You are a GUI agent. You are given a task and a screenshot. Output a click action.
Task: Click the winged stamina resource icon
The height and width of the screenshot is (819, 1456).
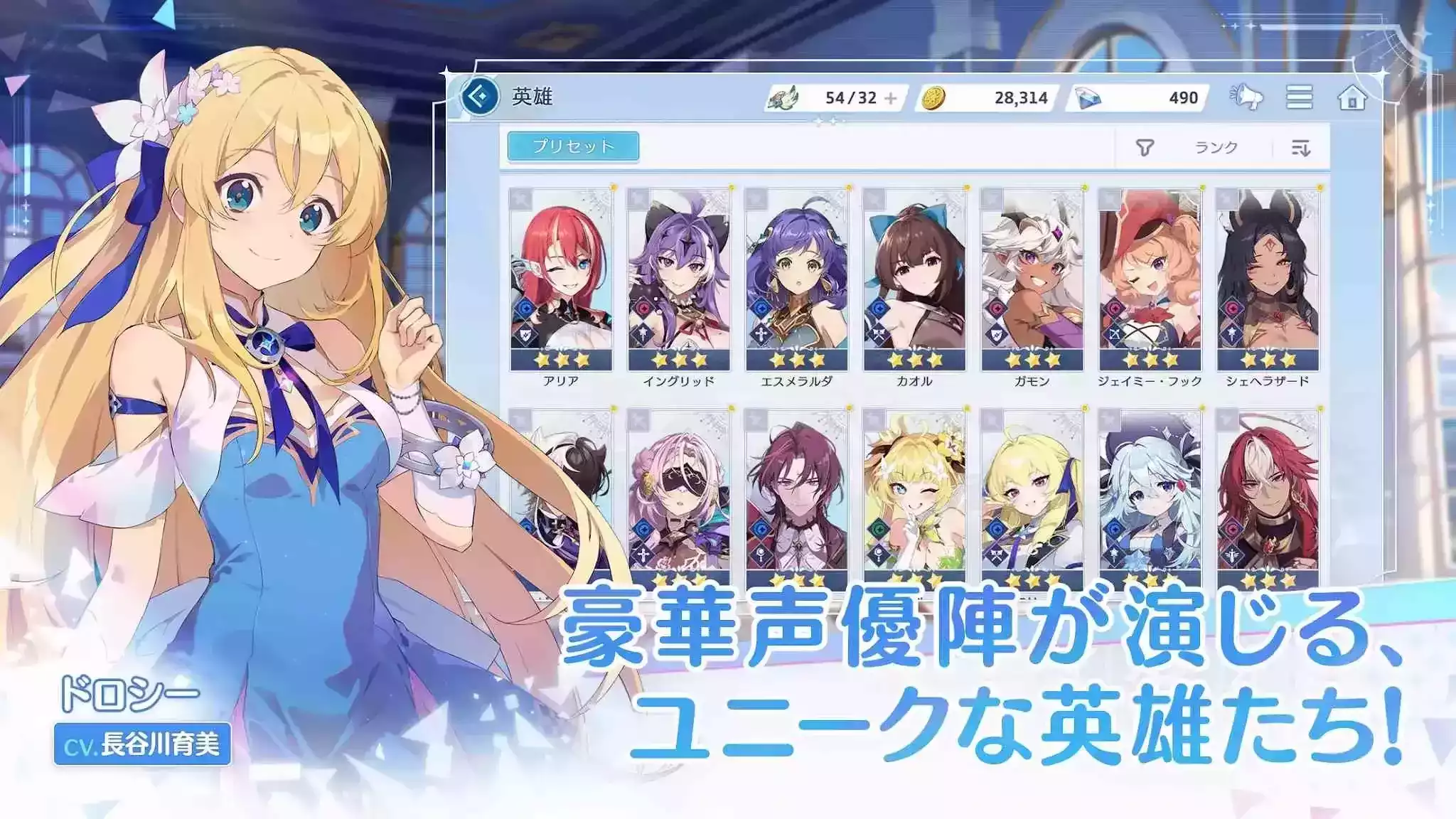[x=786, y=97]
